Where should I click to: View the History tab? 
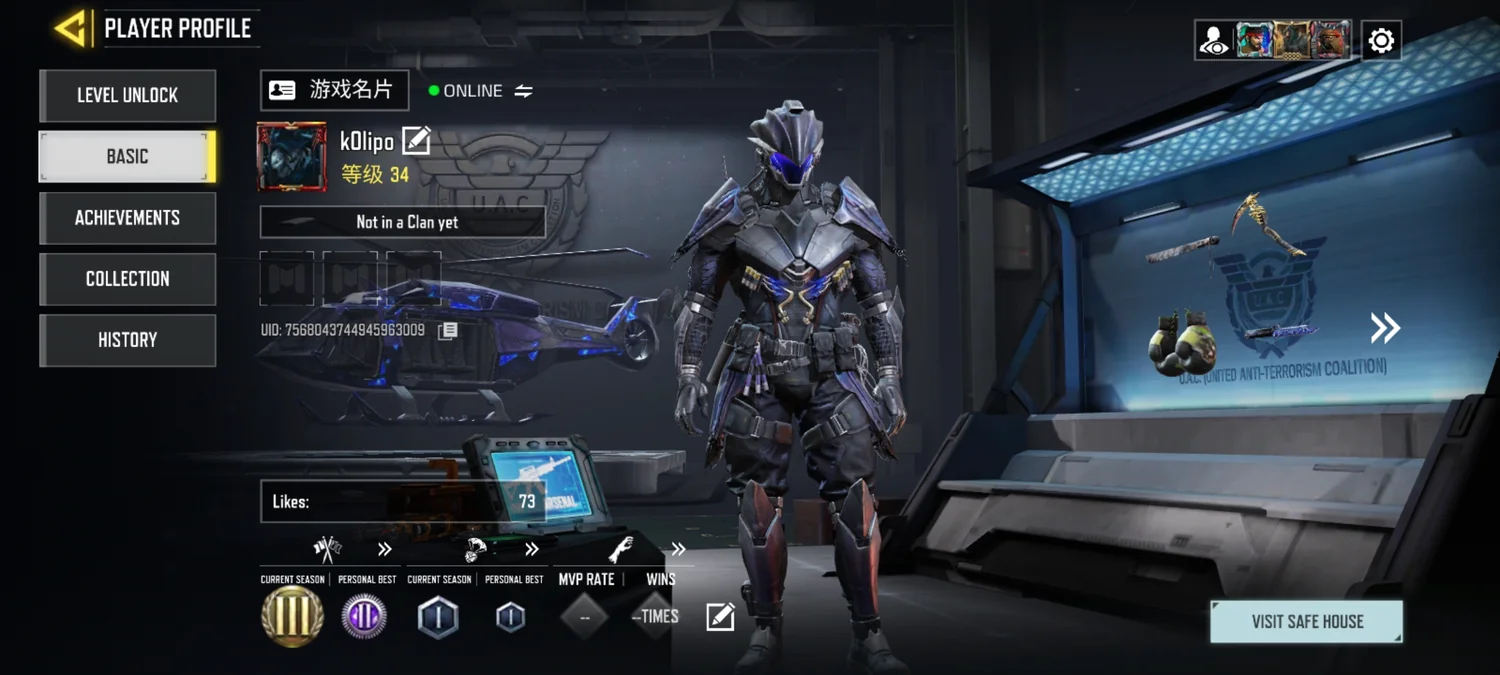(127, 340)
